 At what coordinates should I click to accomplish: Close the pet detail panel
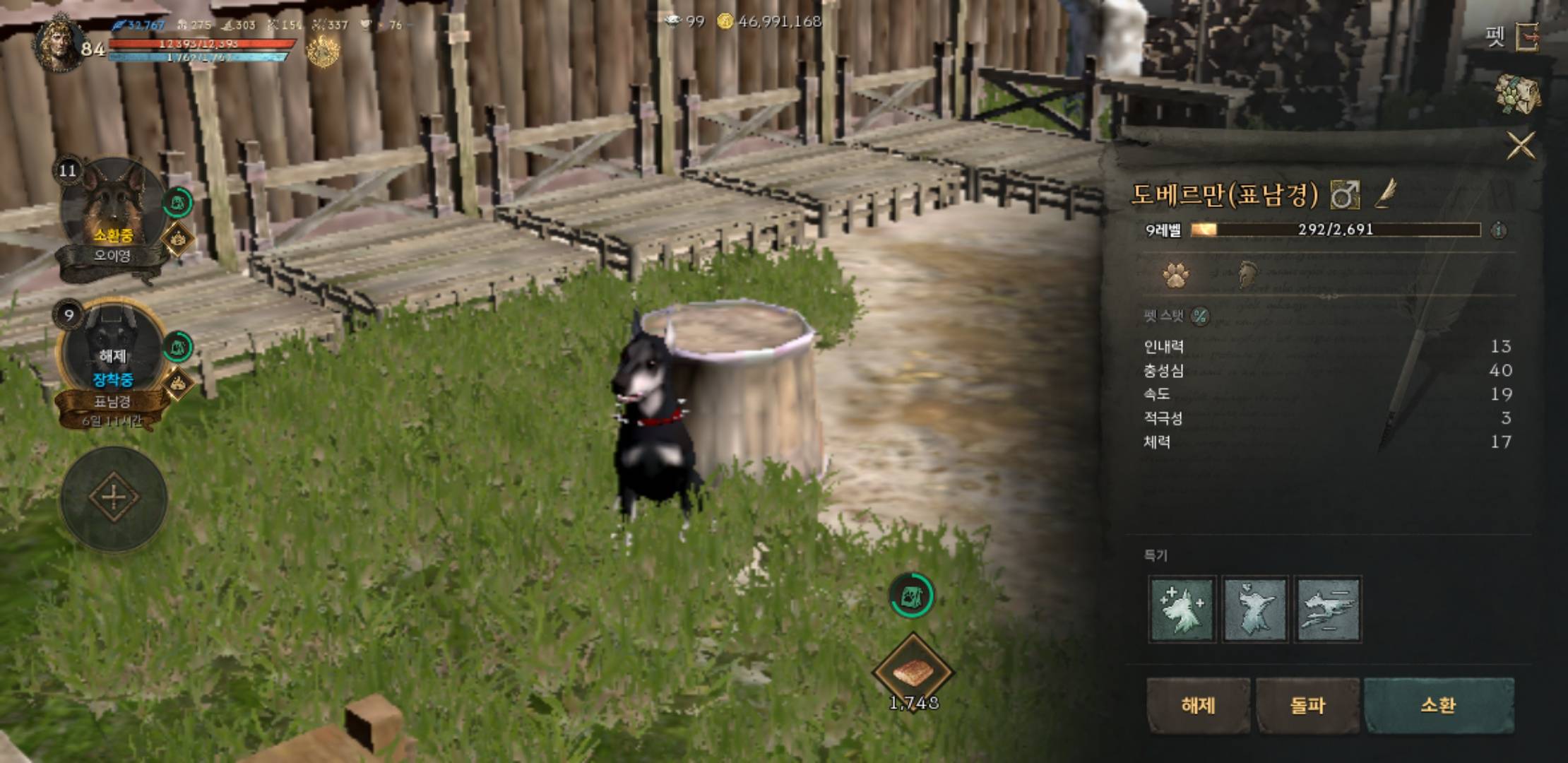pyautogui.click(x=1520, y=146)
